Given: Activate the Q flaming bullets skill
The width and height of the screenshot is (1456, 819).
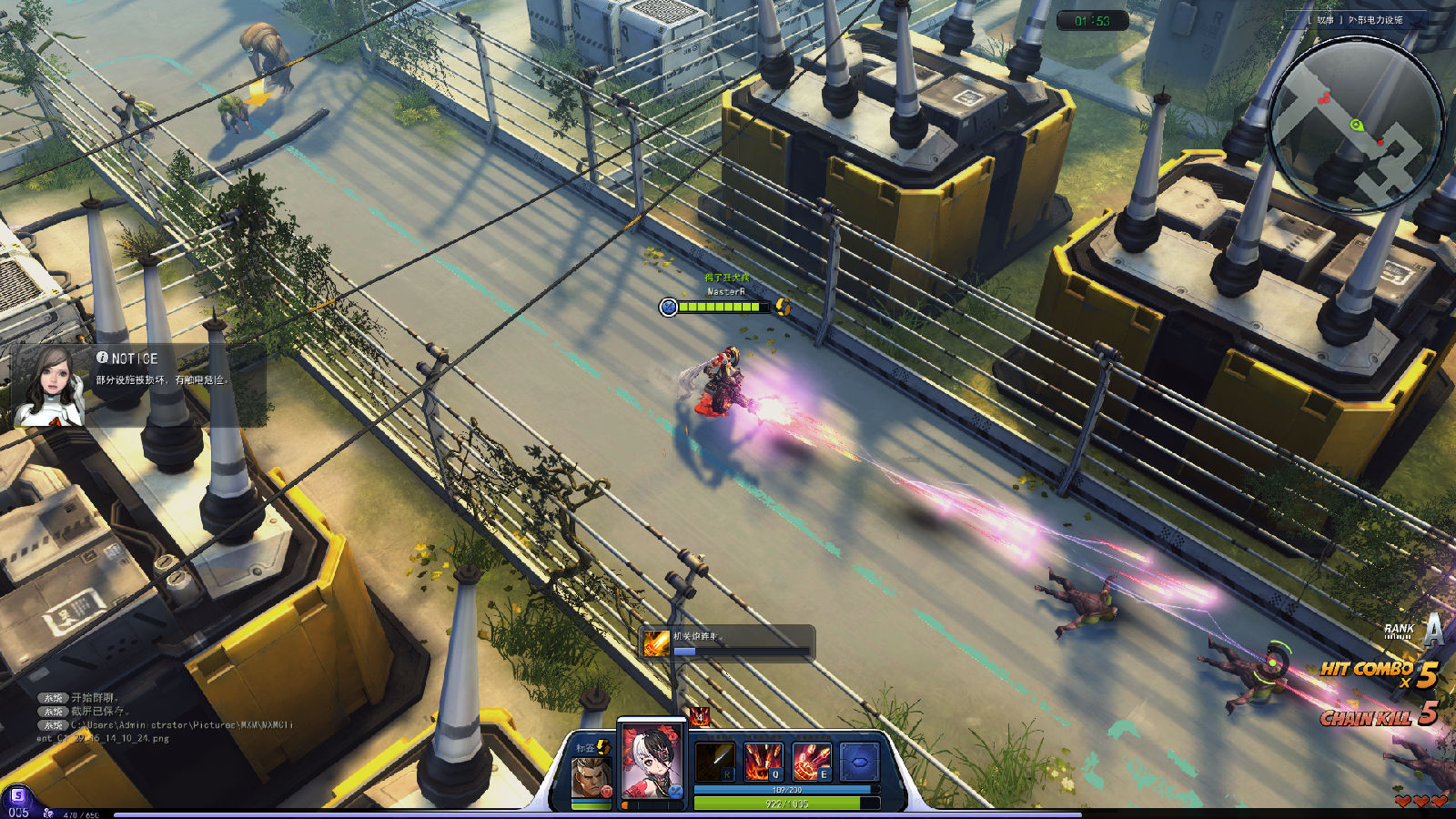Looking at the screenshot, I should point(763,762).
